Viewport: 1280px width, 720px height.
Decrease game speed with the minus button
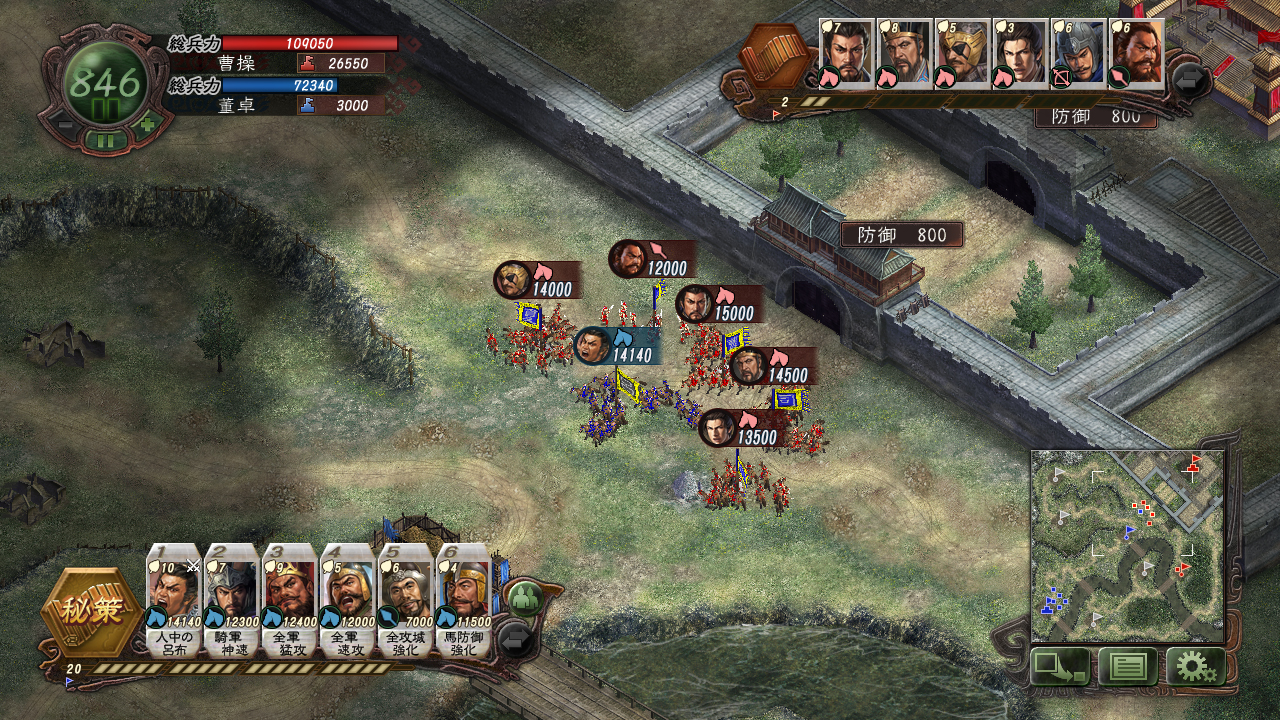pyautogui.click(x=62, y=125)
